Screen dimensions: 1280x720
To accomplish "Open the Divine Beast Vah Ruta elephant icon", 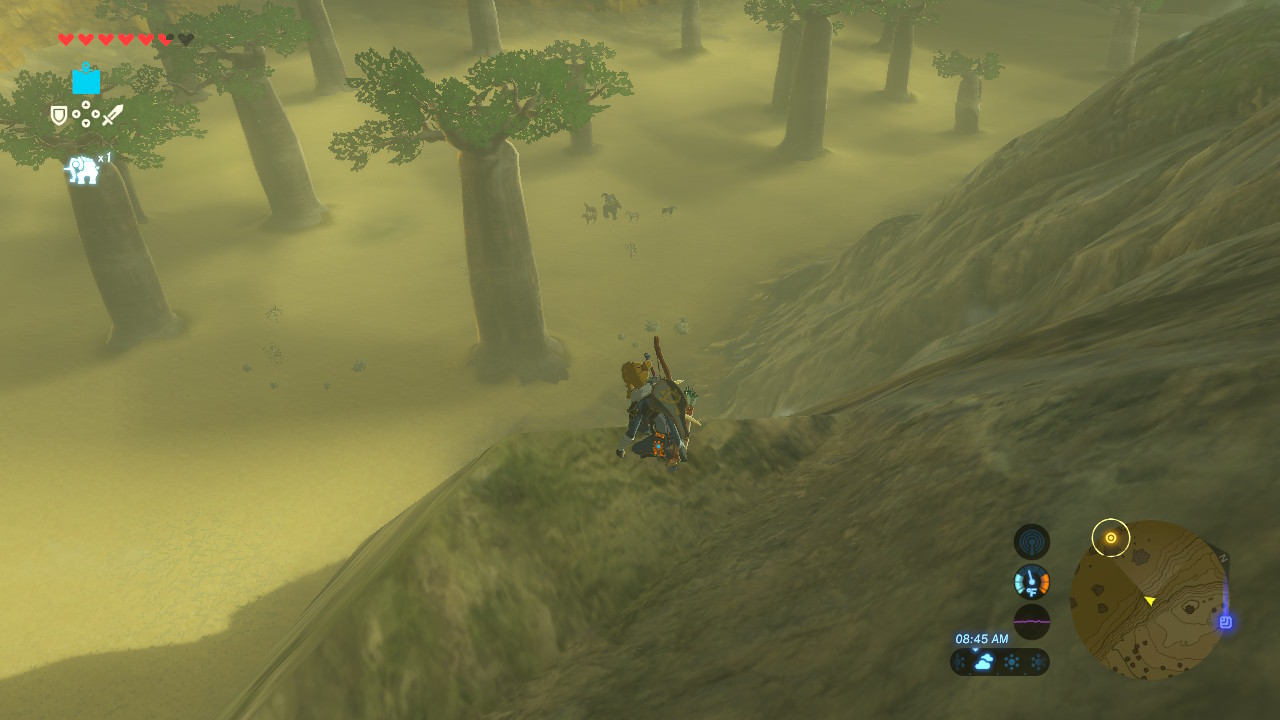I will (82, 169).
